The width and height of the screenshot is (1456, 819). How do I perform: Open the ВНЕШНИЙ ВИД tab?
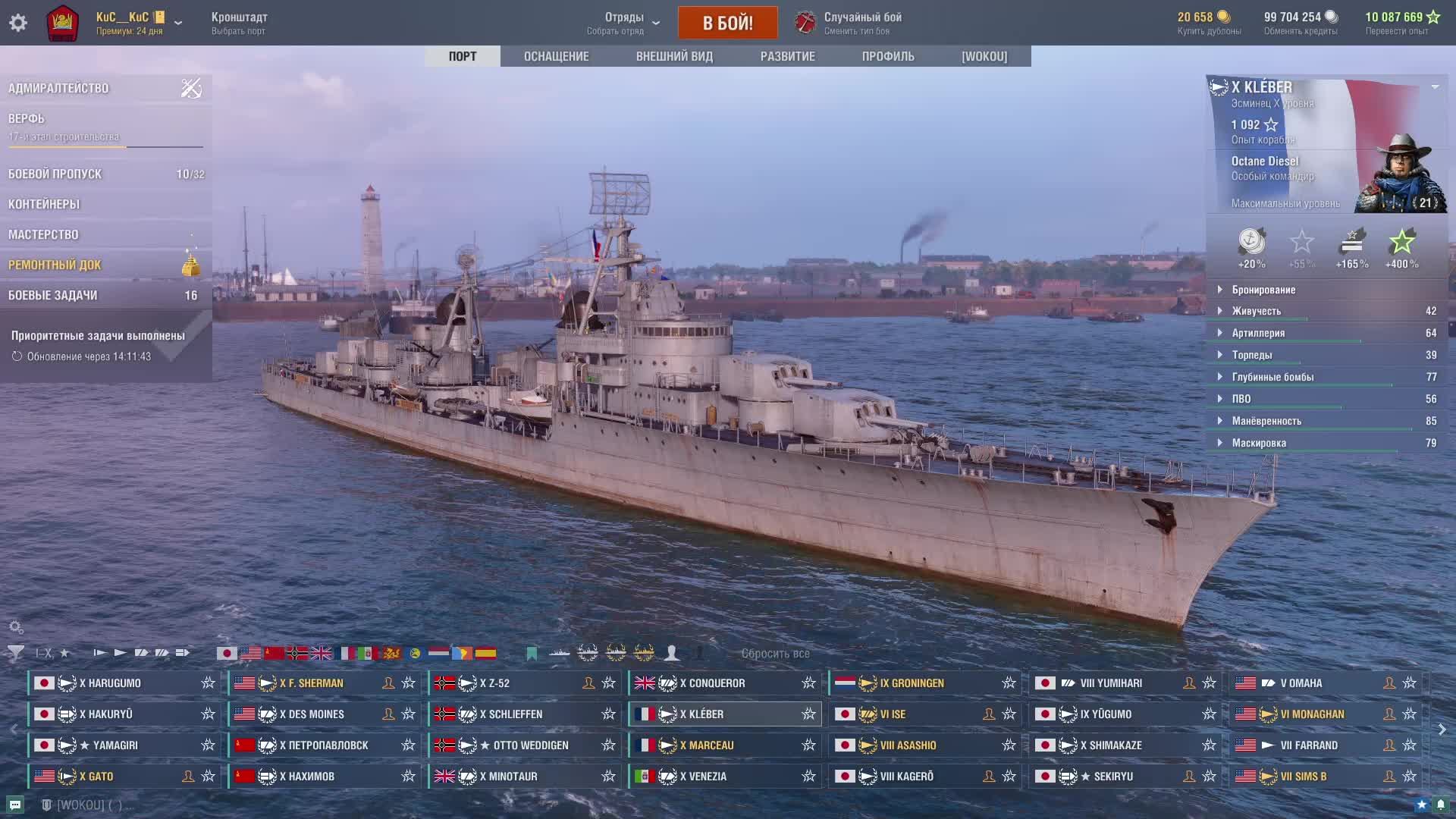[674, 56]
